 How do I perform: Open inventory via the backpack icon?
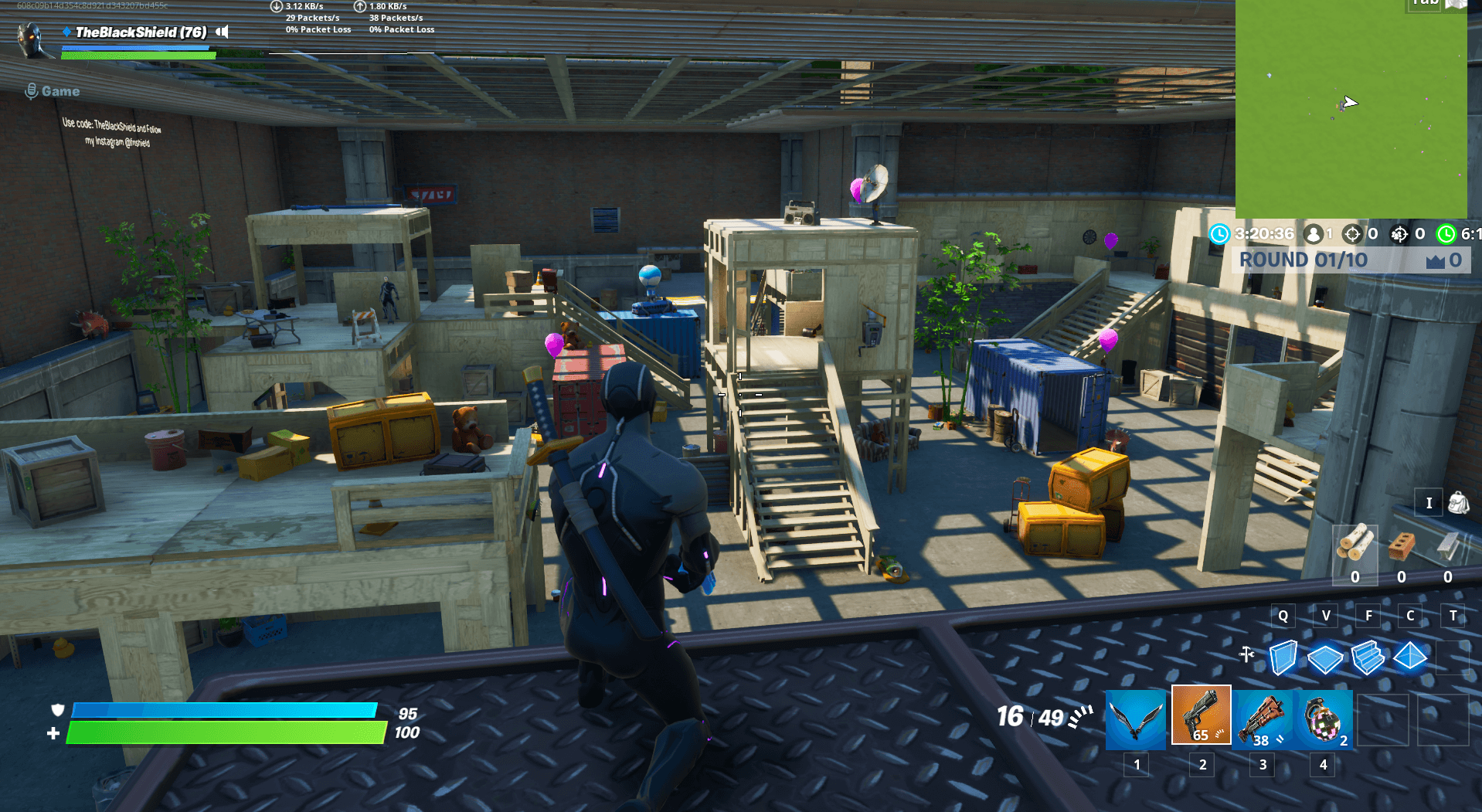pos(1457,502)
